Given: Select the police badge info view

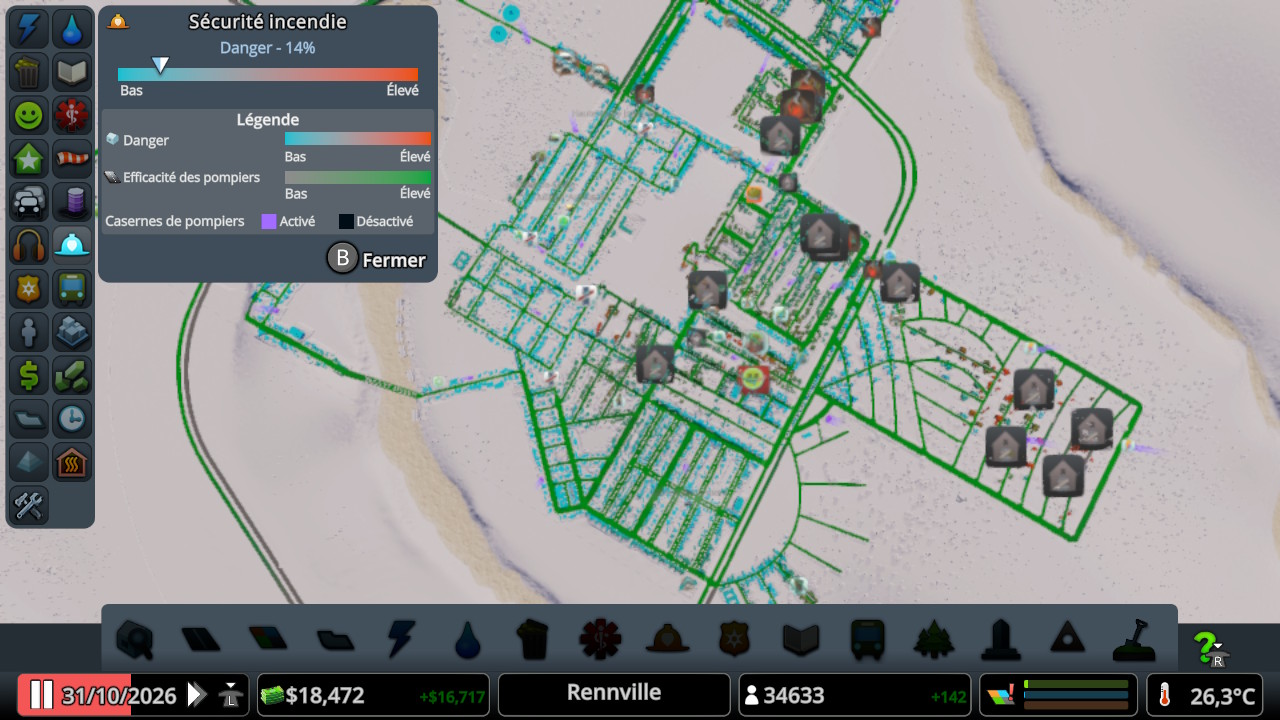Looking at the screenshot, I should [29, 289].
